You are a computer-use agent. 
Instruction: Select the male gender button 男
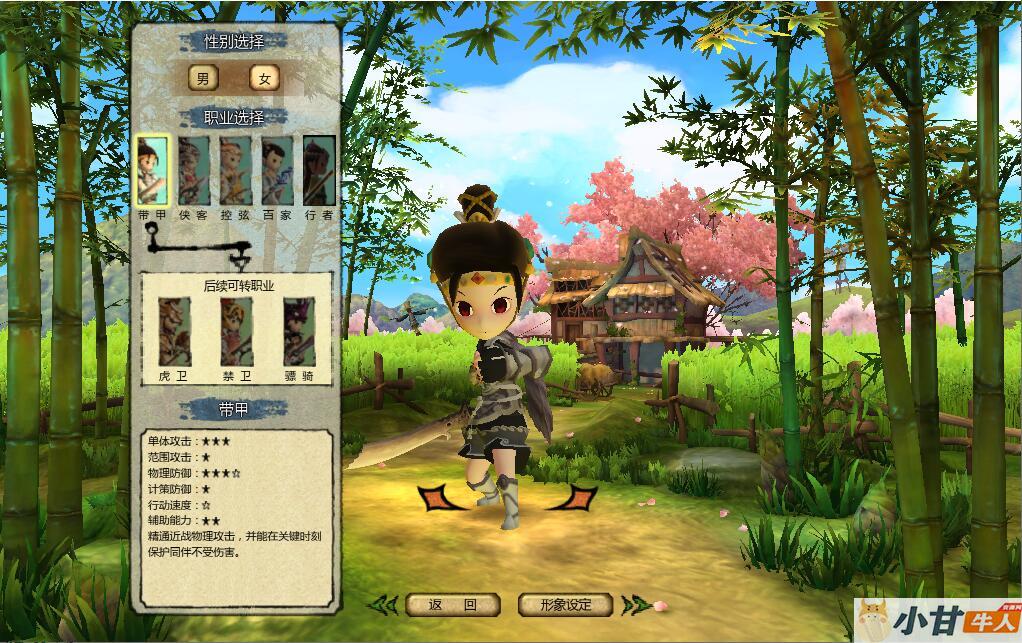[x=203, y=79]
